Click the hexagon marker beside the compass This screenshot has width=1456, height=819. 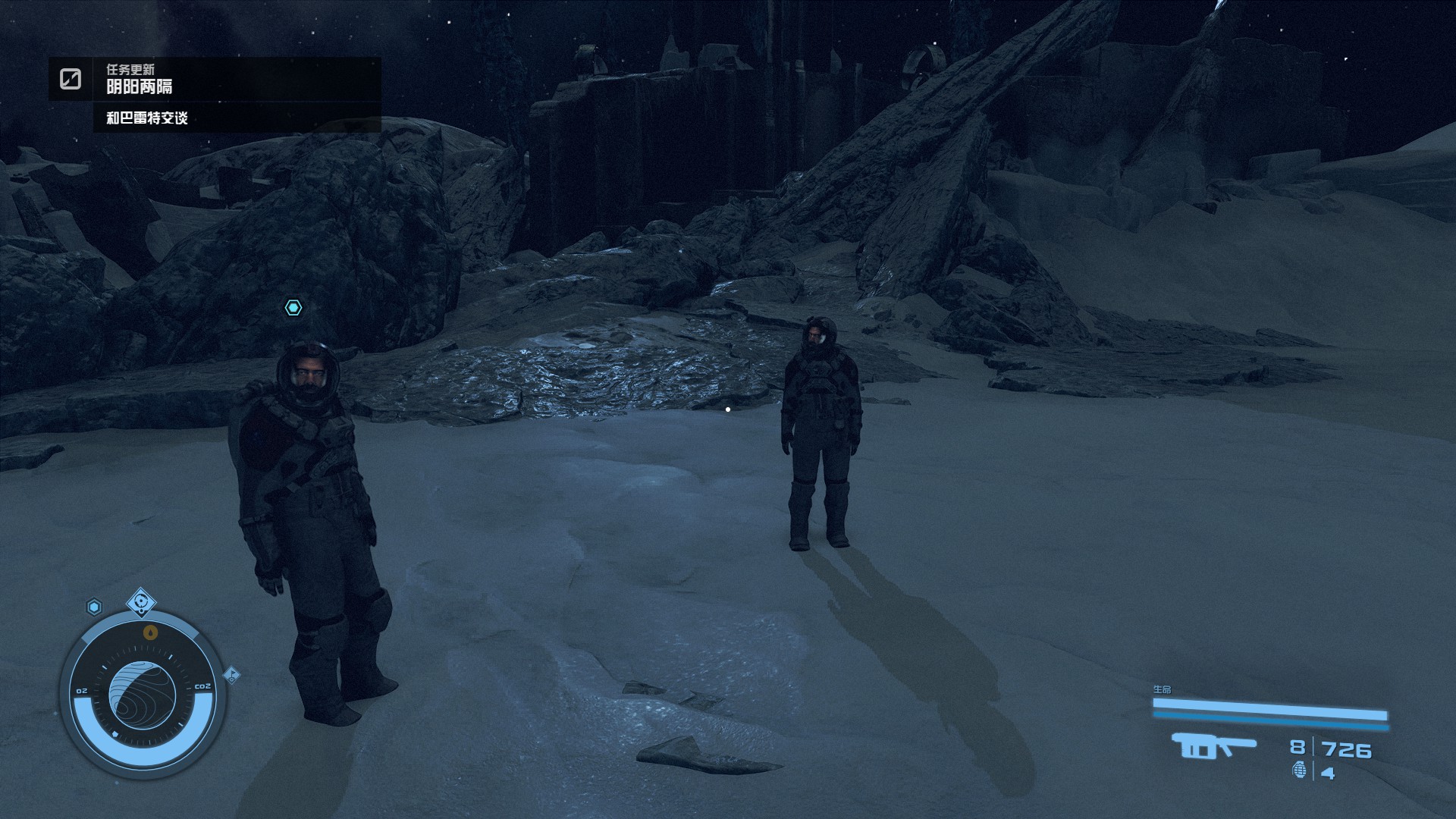click(x=94, y=607)
